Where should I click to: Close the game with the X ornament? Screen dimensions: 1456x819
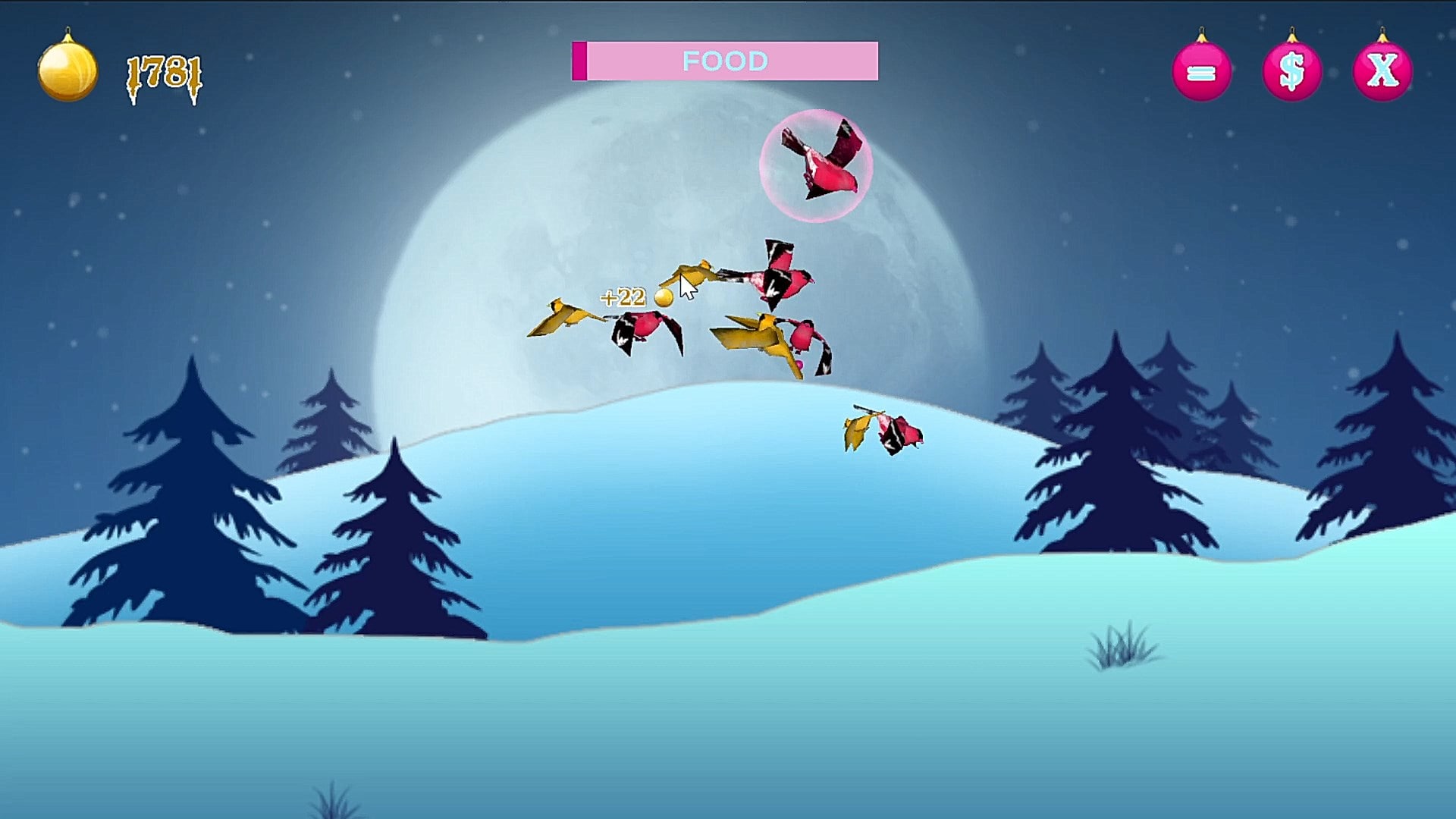(x=1382, y=72)
